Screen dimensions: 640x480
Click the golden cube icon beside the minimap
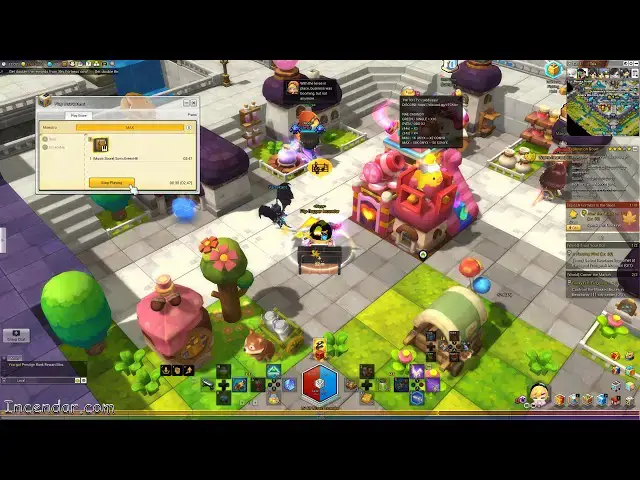click(553, 69)
